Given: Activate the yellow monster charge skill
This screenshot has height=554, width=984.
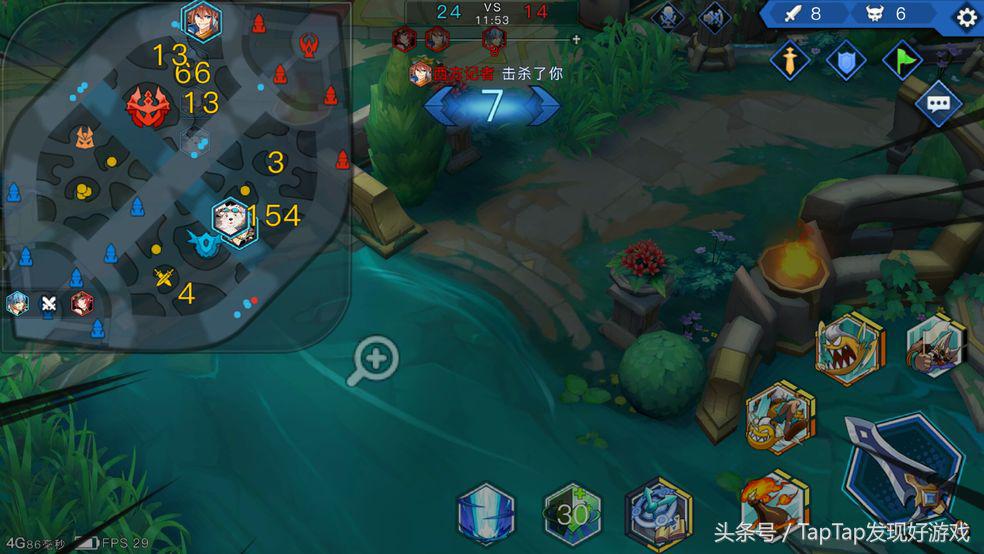Looking at the screenshot, I should [x=780, y=417].
